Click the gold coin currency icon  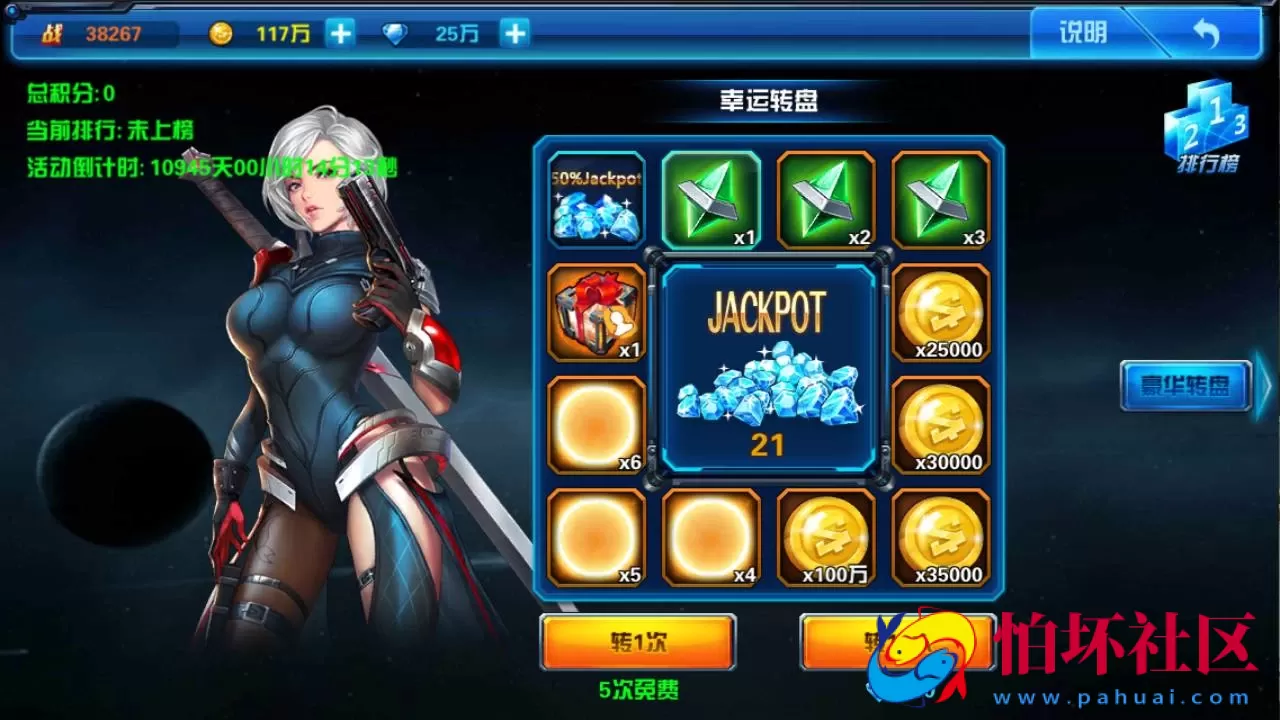tap(222, 33)
